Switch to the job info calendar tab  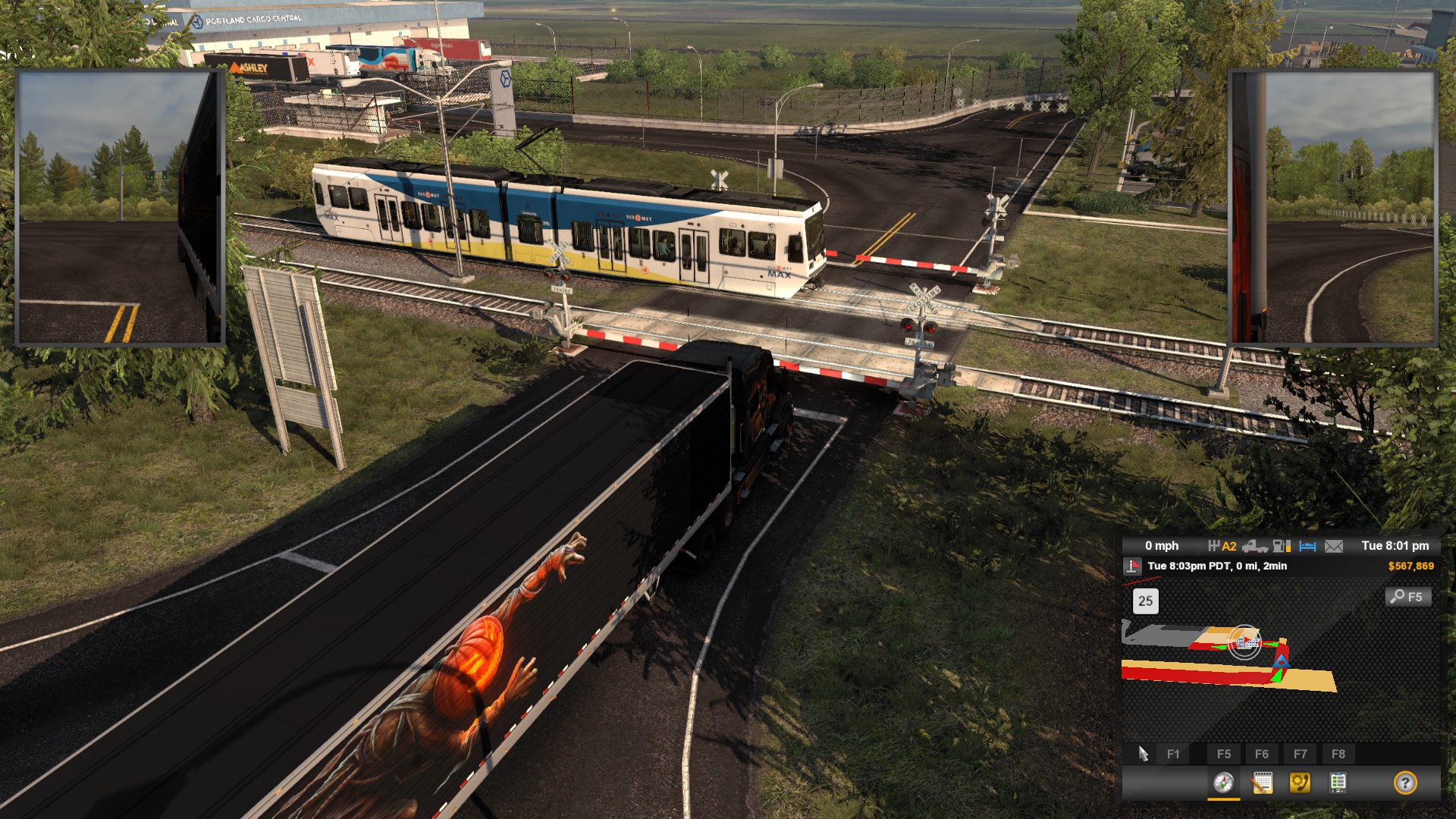[x=1262, y=783]
